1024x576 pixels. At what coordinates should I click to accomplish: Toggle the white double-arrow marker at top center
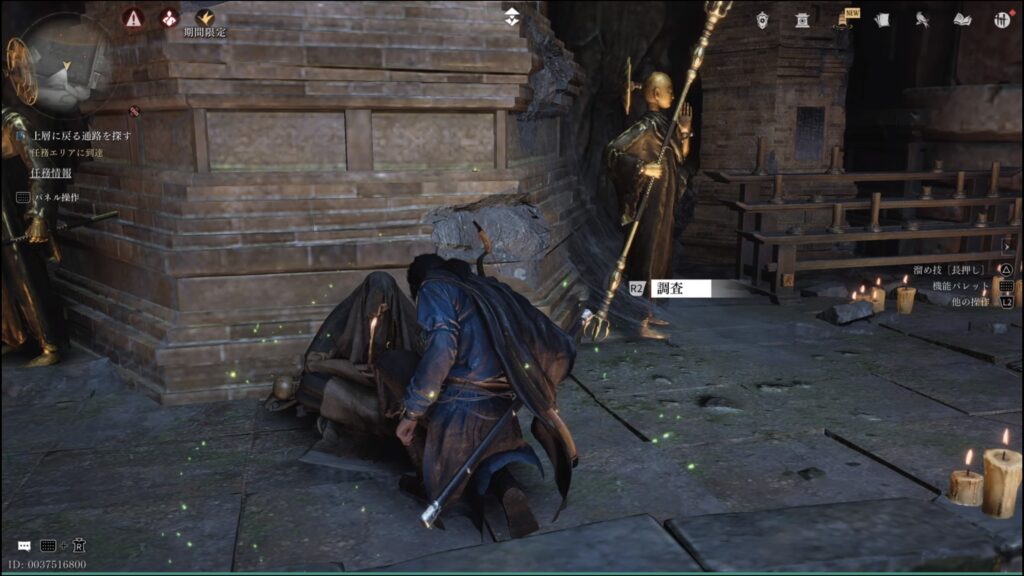click(512, 16)
